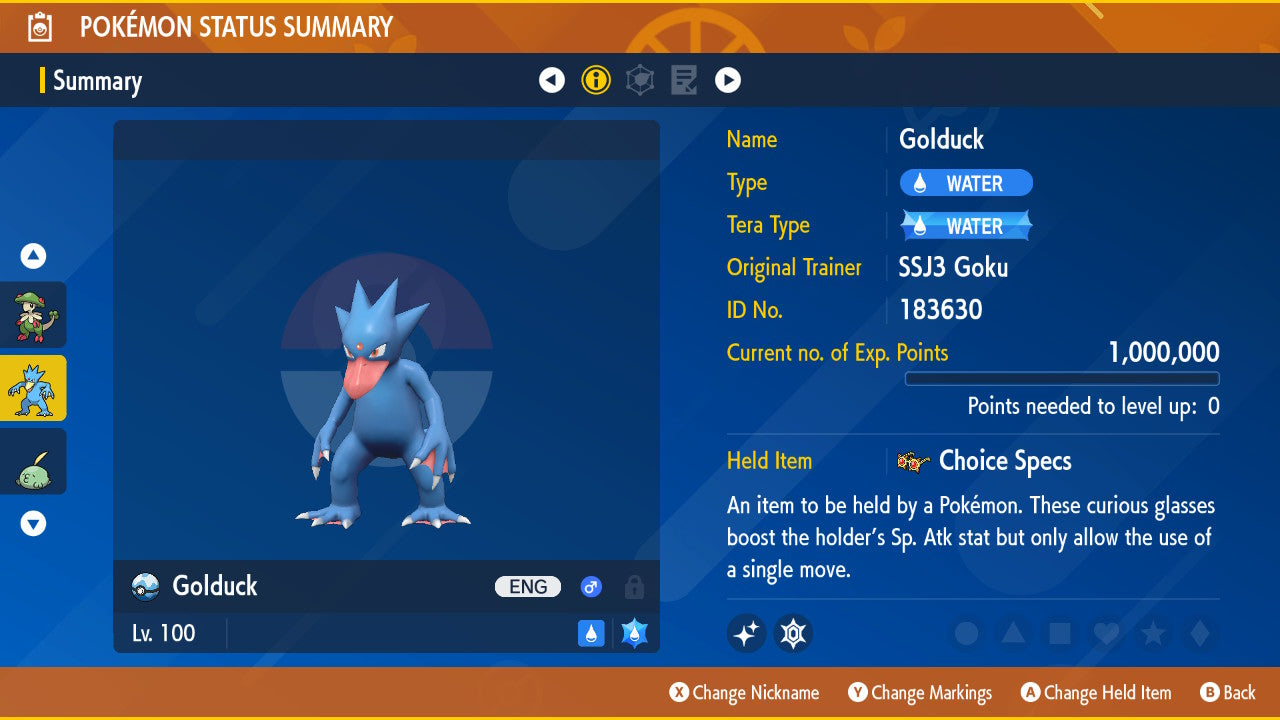Go to the next summary page arrow
Screen dimensions: 1280x720
coord(728,80)
